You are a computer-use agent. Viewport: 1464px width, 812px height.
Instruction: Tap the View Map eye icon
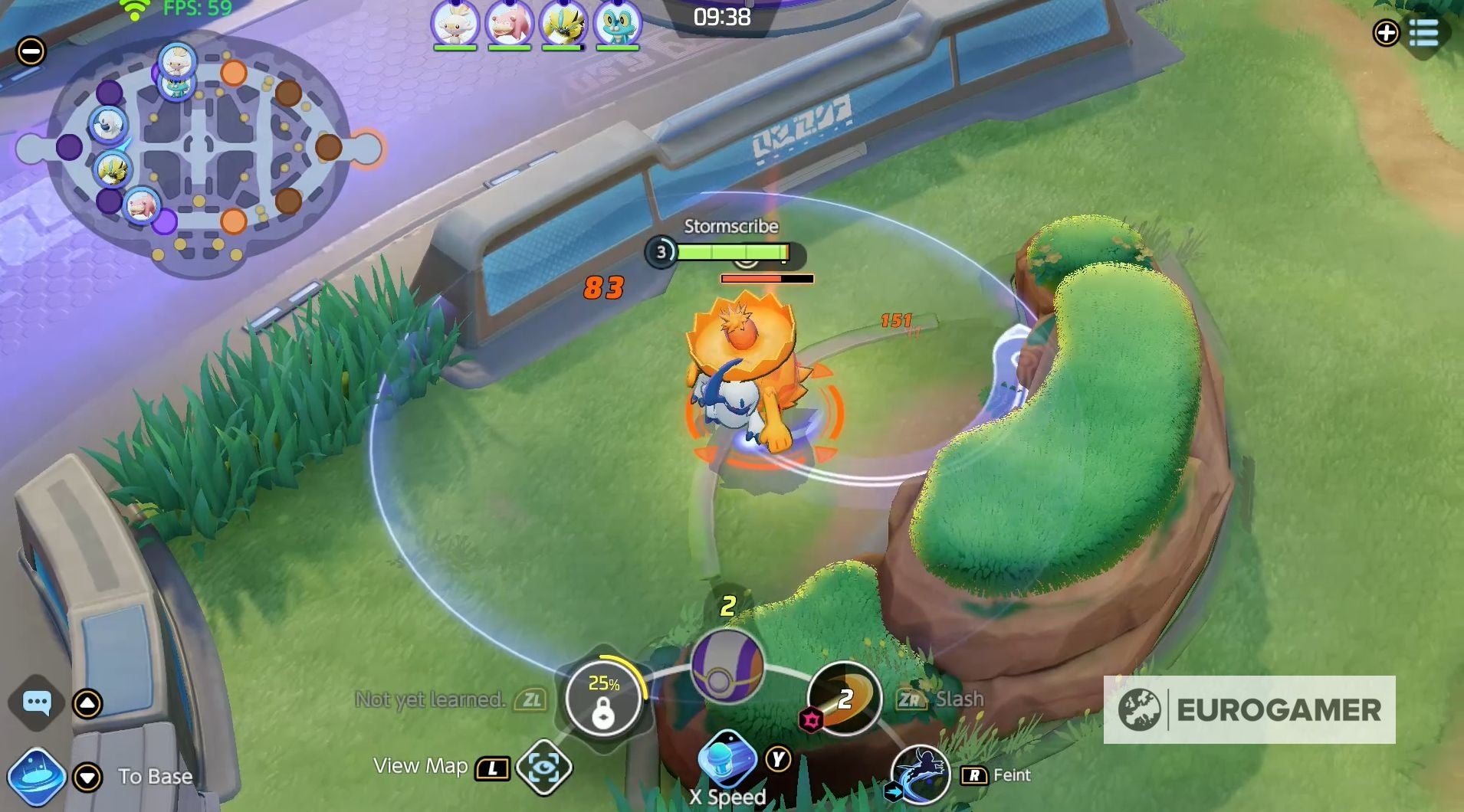click(543, 767)
